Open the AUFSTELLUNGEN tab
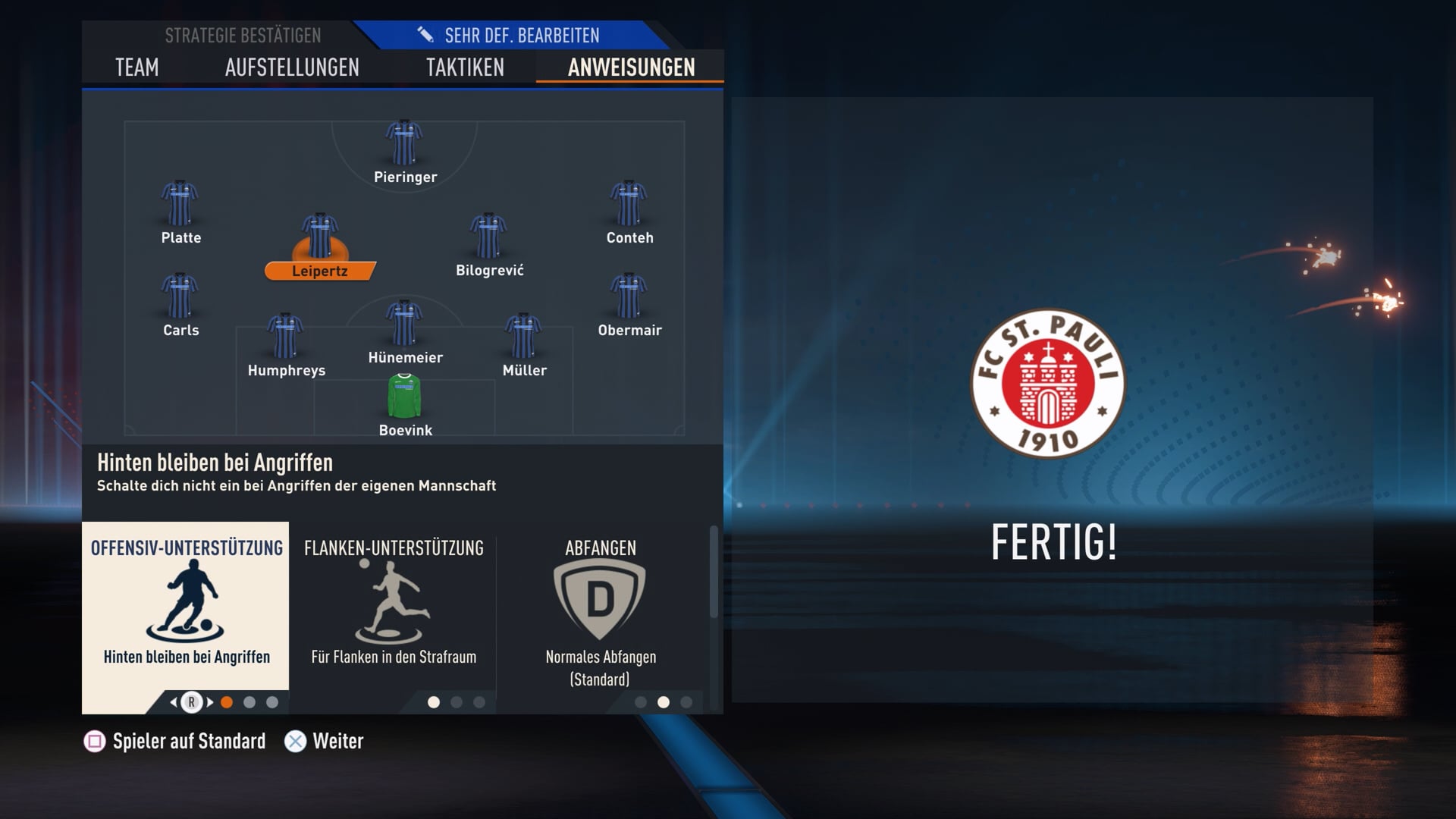This screenshot has width=1456, height=819. tap(292, 67)
